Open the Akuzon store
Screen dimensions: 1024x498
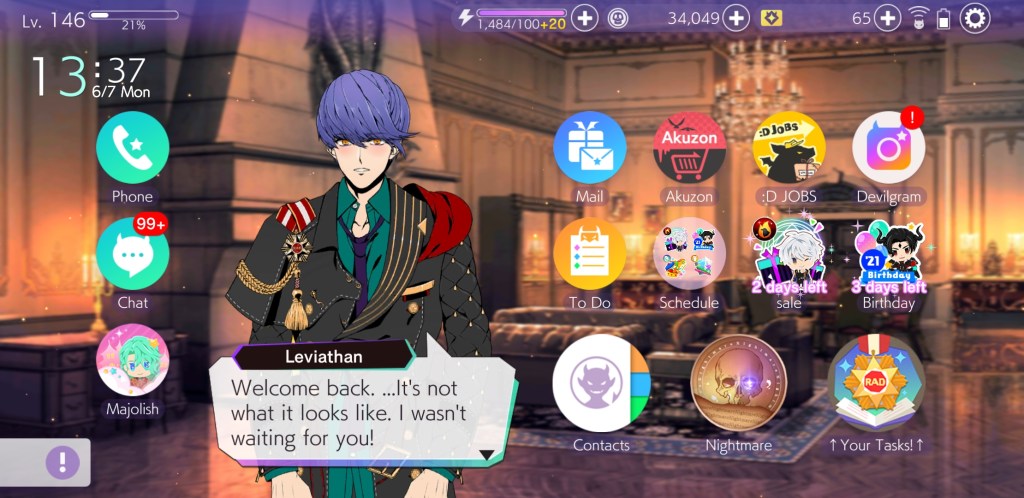point(689,148)
